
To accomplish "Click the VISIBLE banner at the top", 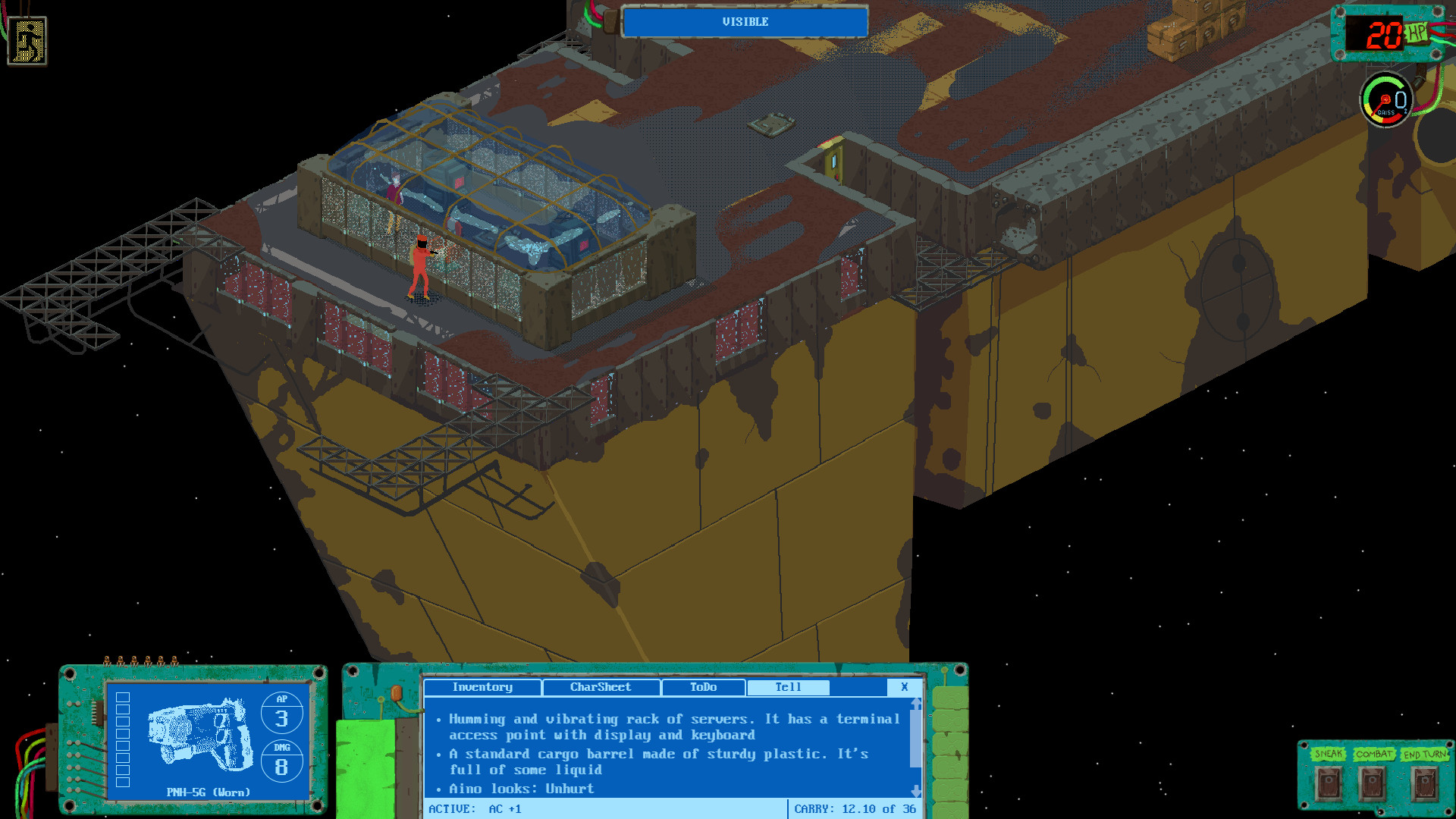I will click(x=744, y=22).
